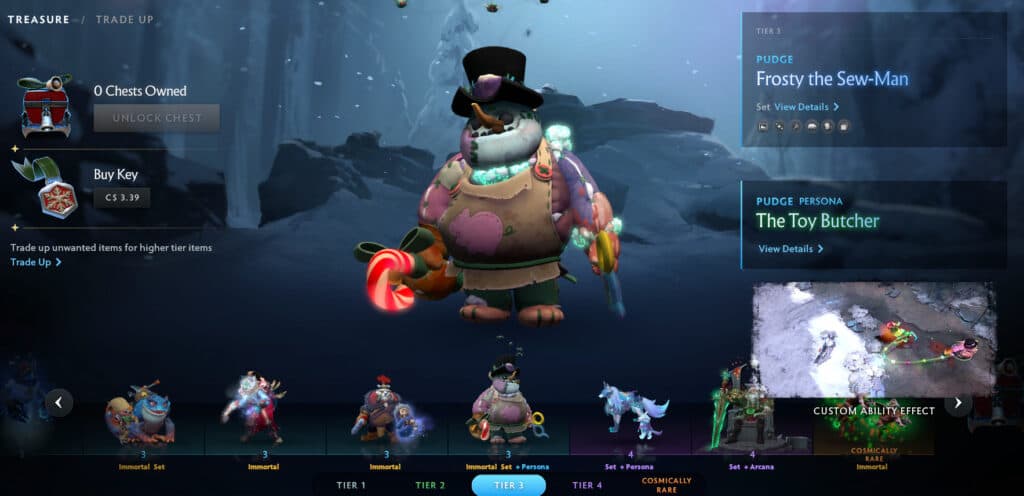Switch to the Trade Up header tab
This screenshot has height=496, width=1024.
125,19
